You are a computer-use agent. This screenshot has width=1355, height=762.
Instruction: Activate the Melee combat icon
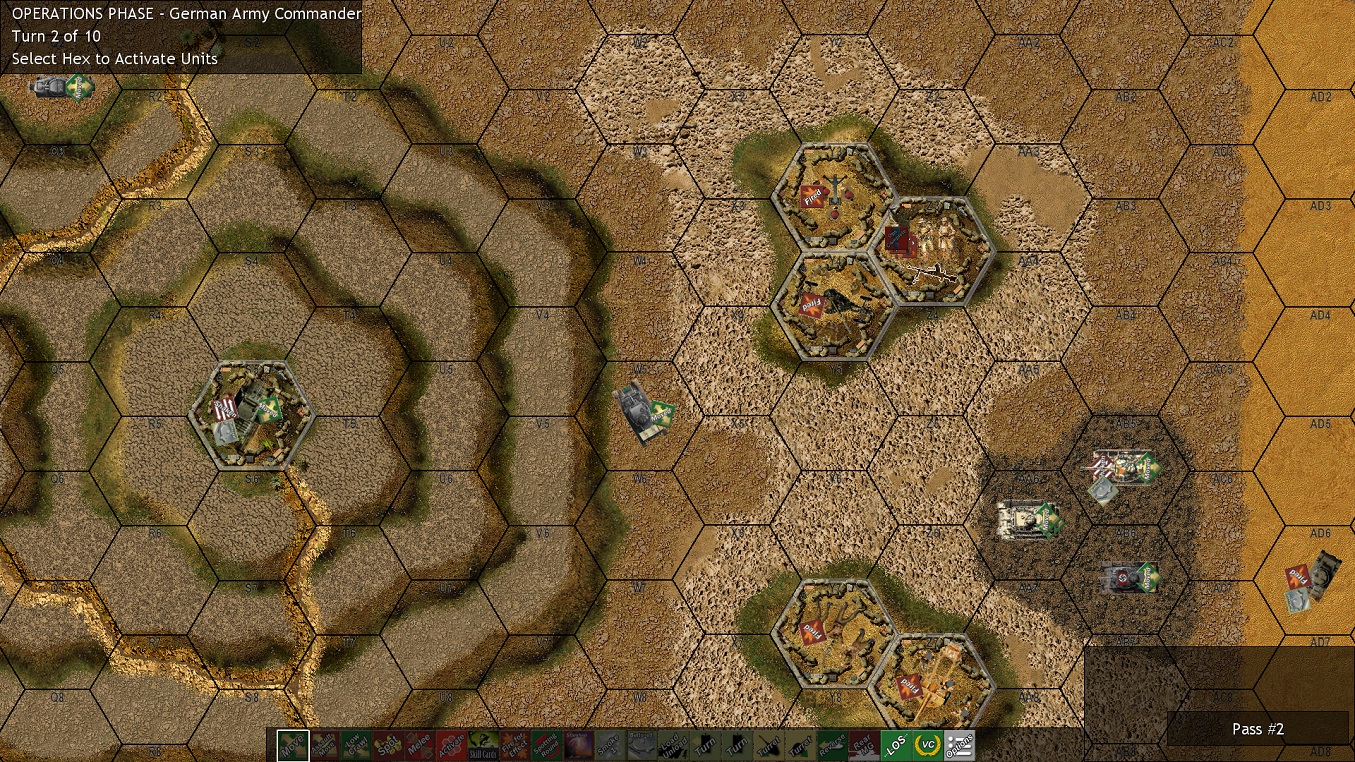(x=418, y=745)
